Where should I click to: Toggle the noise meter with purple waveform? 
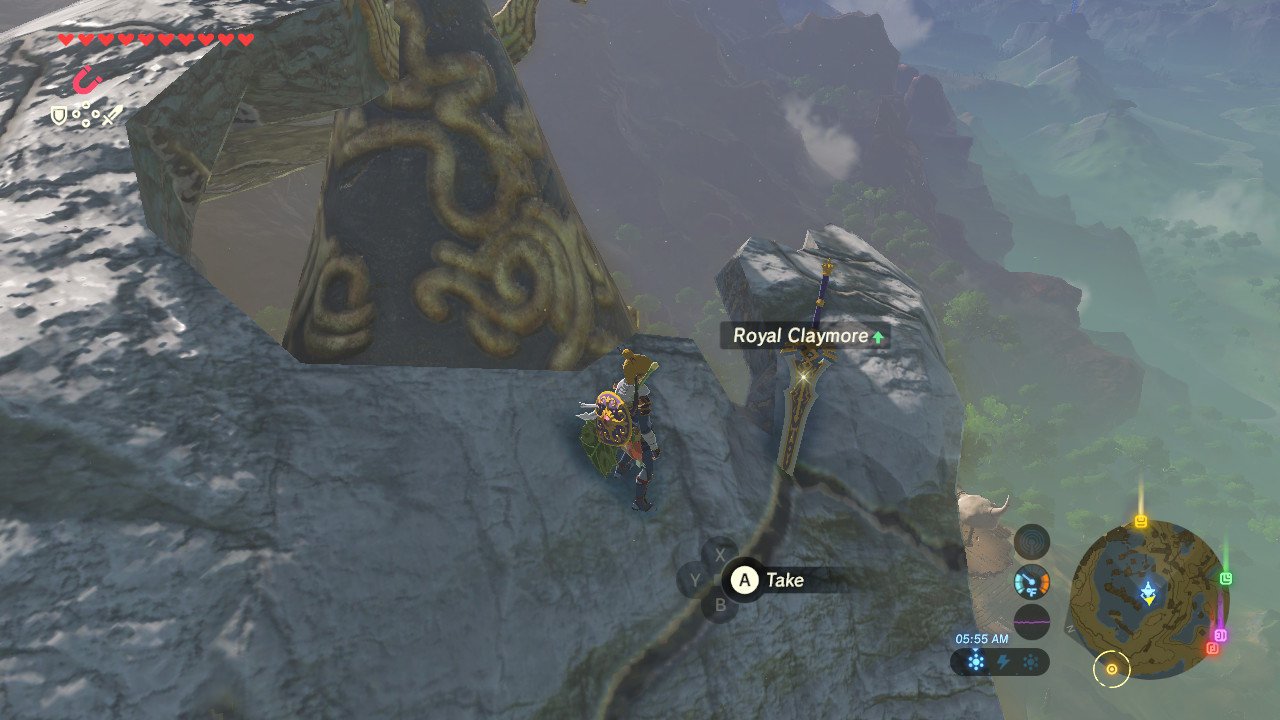[x=1032, y=620]
